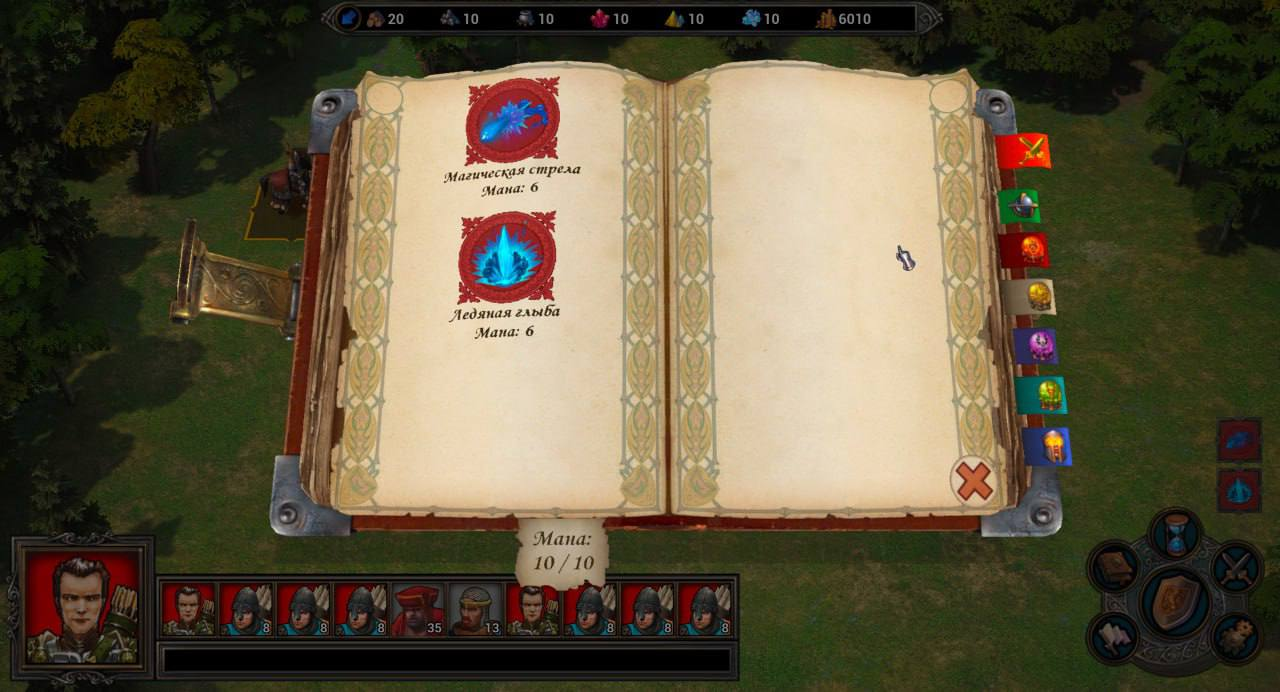
Task: Click the white flag surrender button
Action: [1115, 637]
